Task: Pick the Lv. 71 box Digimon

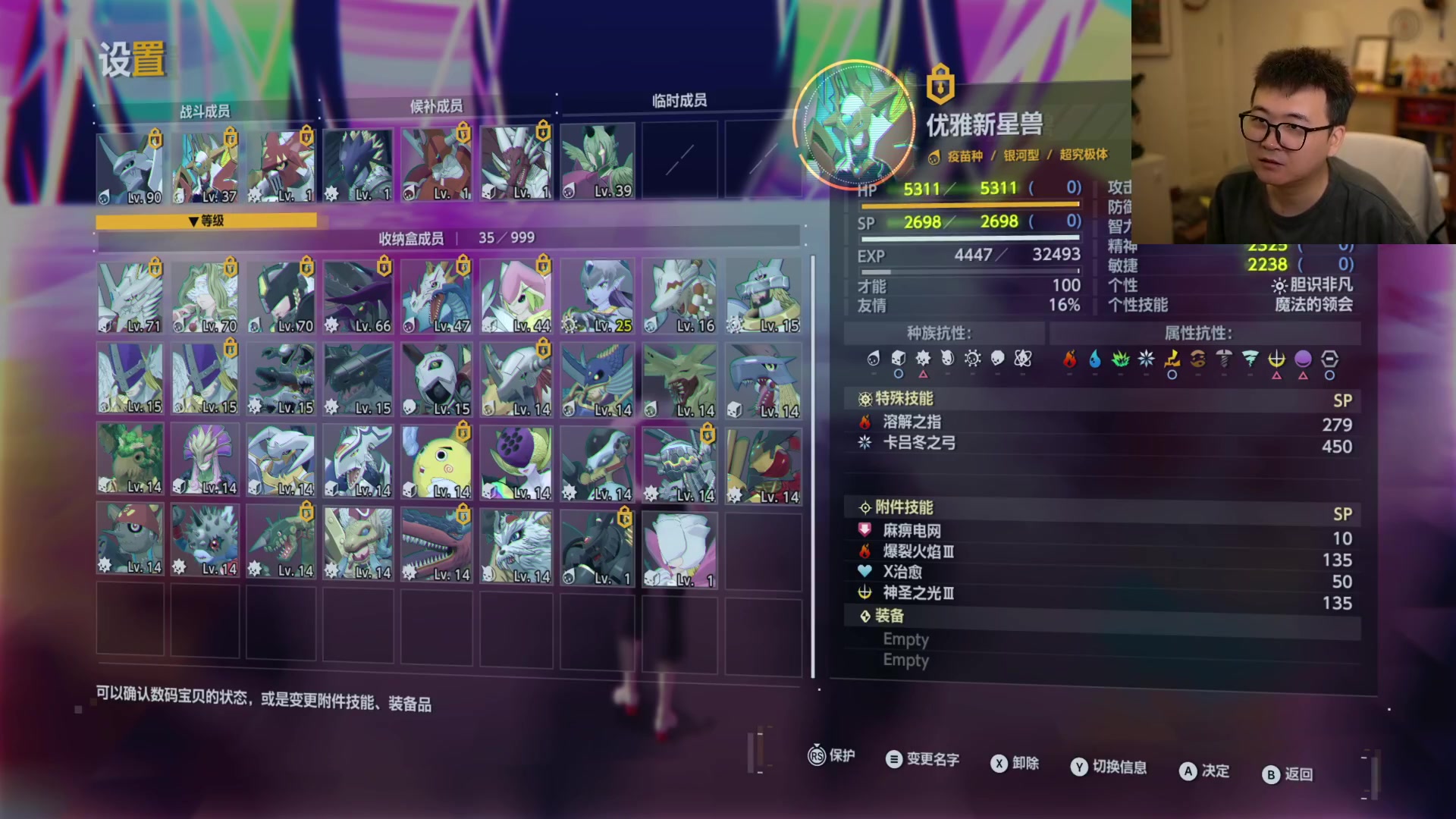Action: [x=130, y=297]
